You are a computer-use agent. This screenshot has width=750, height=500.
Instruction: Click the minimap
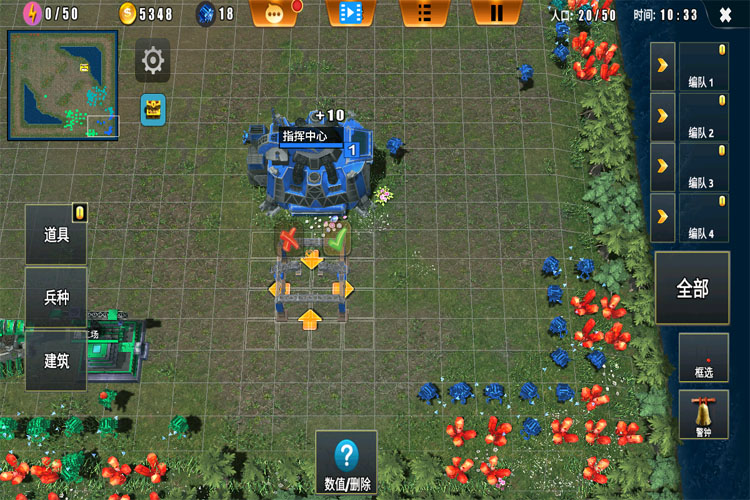tap(63, 85)
